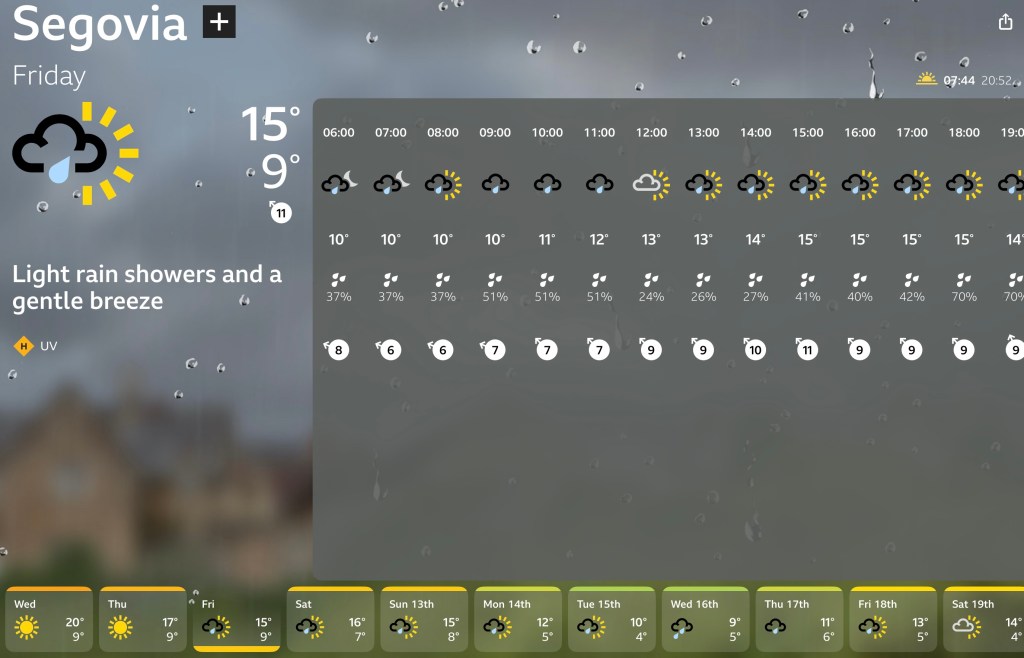Expand the 06:00 hourly forecast column
The height and width of the screenshot is (658, 1024).
[x=339, y=240]
